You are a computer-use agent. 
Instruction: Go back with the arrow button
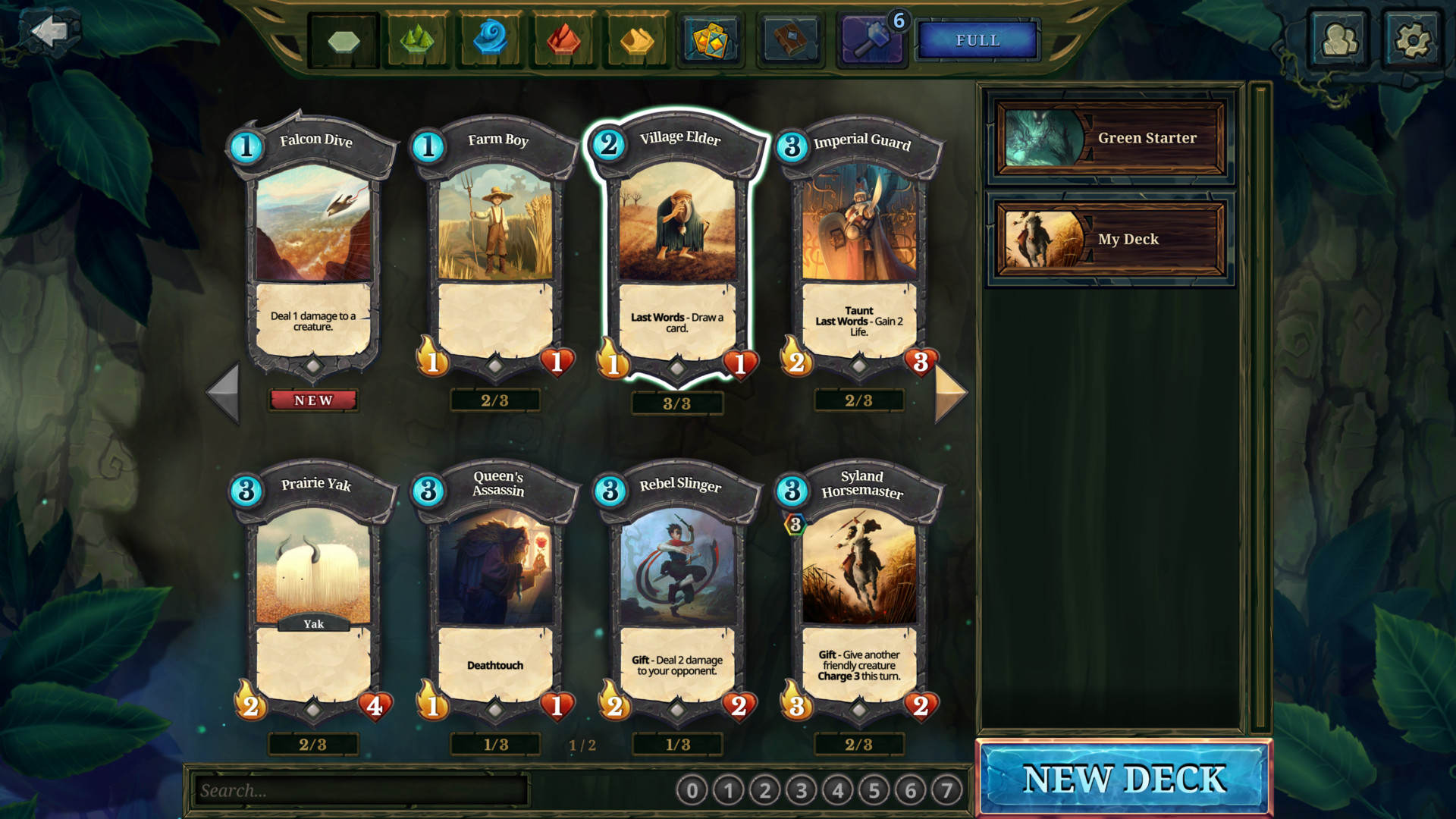50,32
